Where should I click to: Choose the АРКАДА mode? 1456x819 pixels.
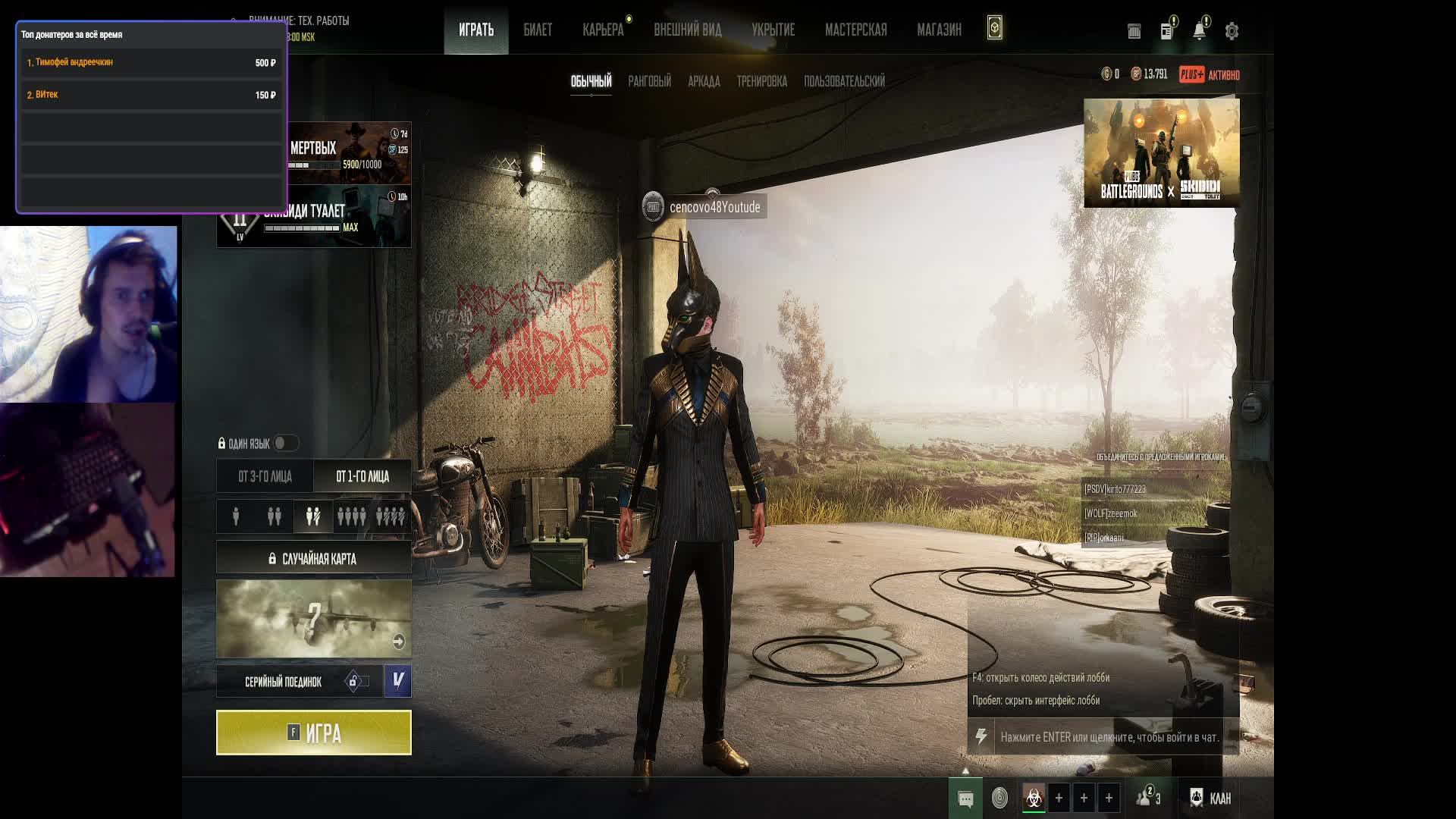(x=704, y=81)
